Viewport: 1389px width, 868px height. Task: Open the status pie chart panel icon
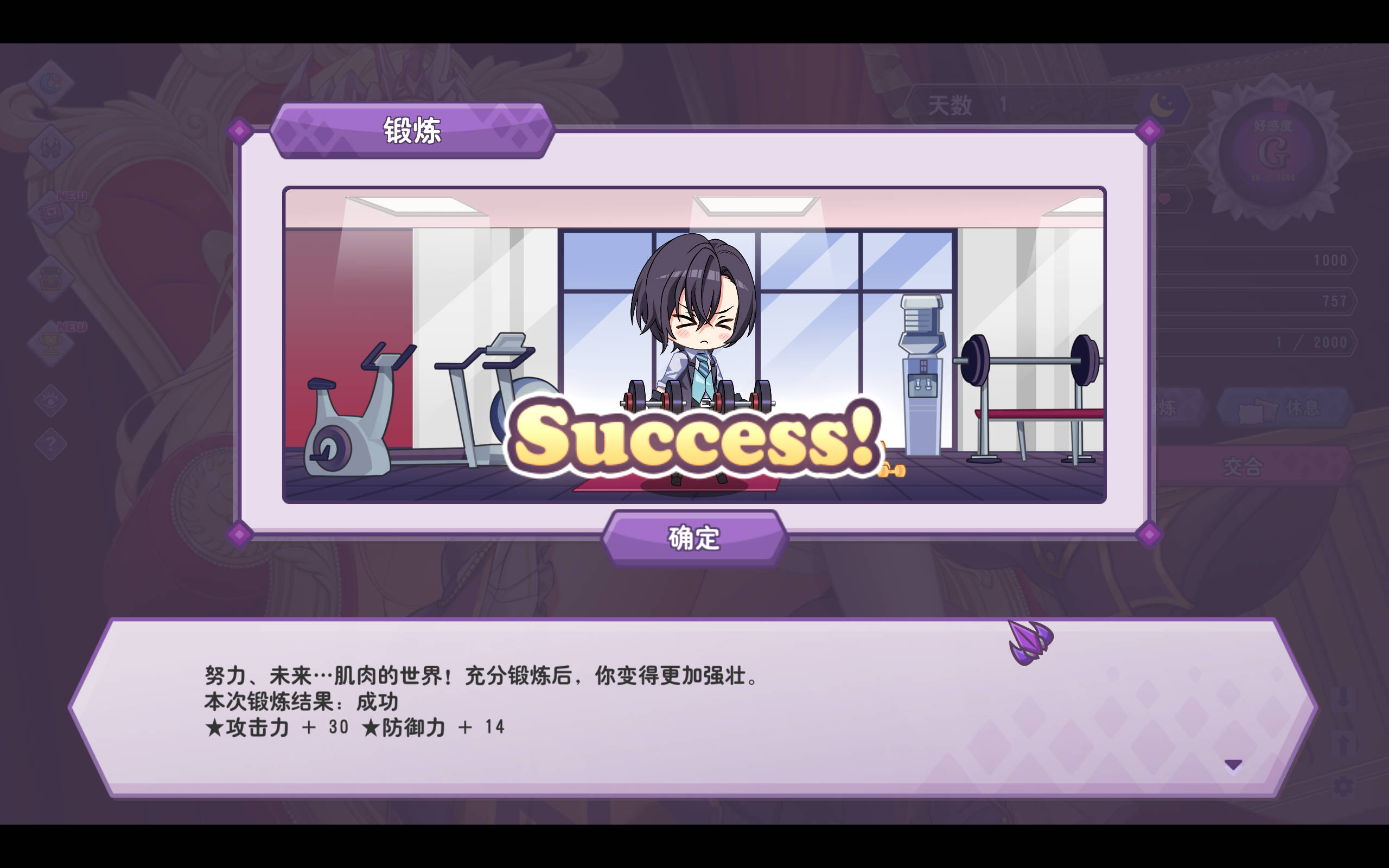[x=52, y=82]
